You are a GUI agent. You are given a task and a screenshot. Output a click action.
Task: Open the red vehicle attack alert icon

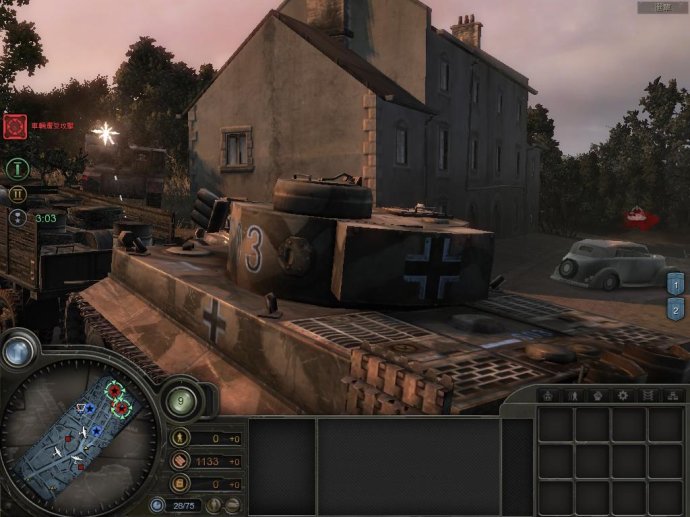(x=14, y=126)
